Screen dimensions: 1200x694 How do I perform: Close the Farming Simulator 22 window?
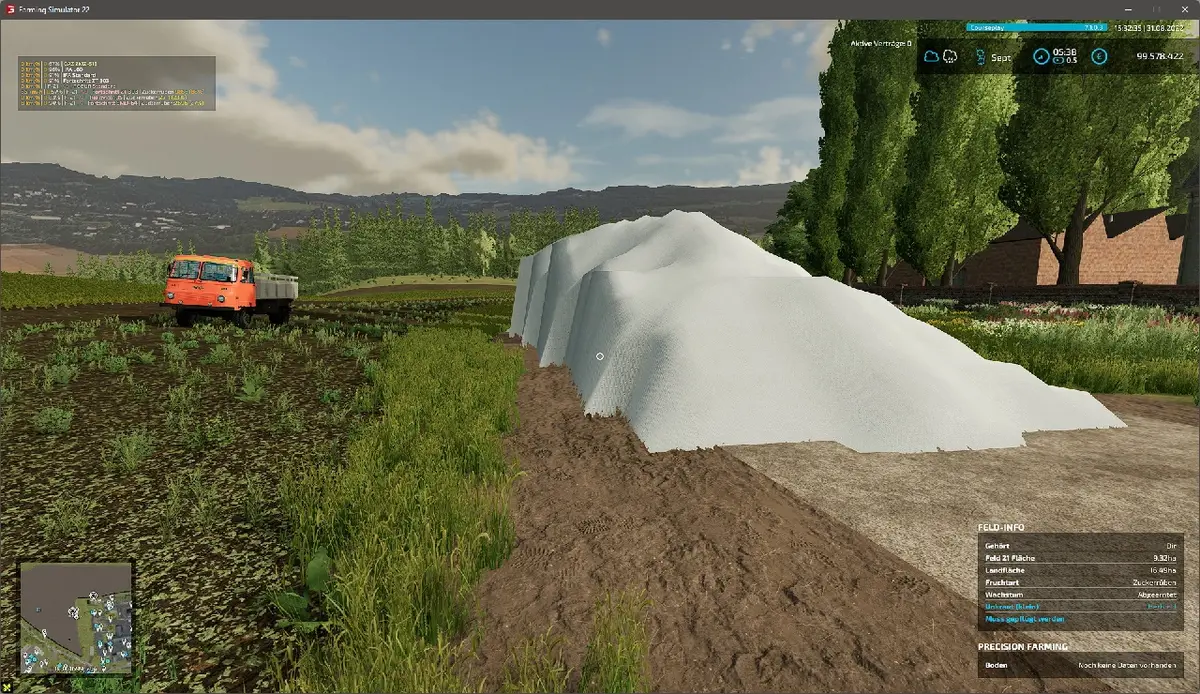[1184, 9]
